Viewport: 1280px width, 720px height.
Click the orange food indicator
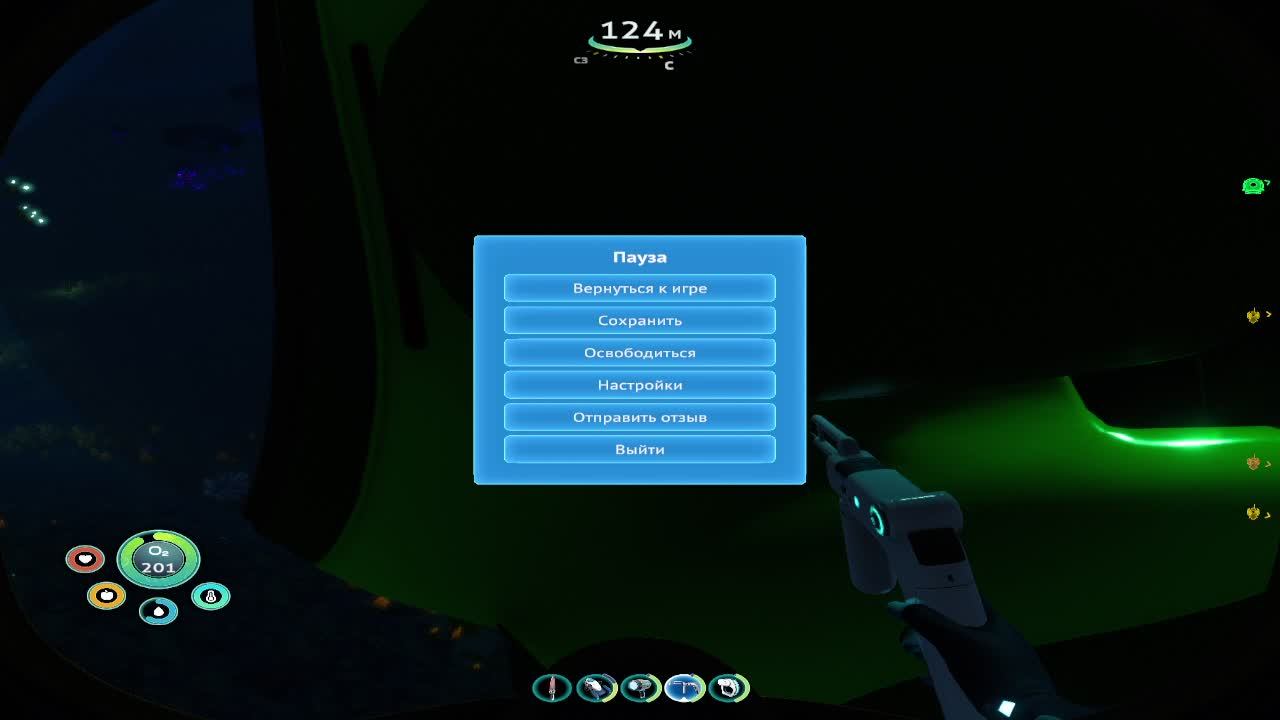(105, 595)
